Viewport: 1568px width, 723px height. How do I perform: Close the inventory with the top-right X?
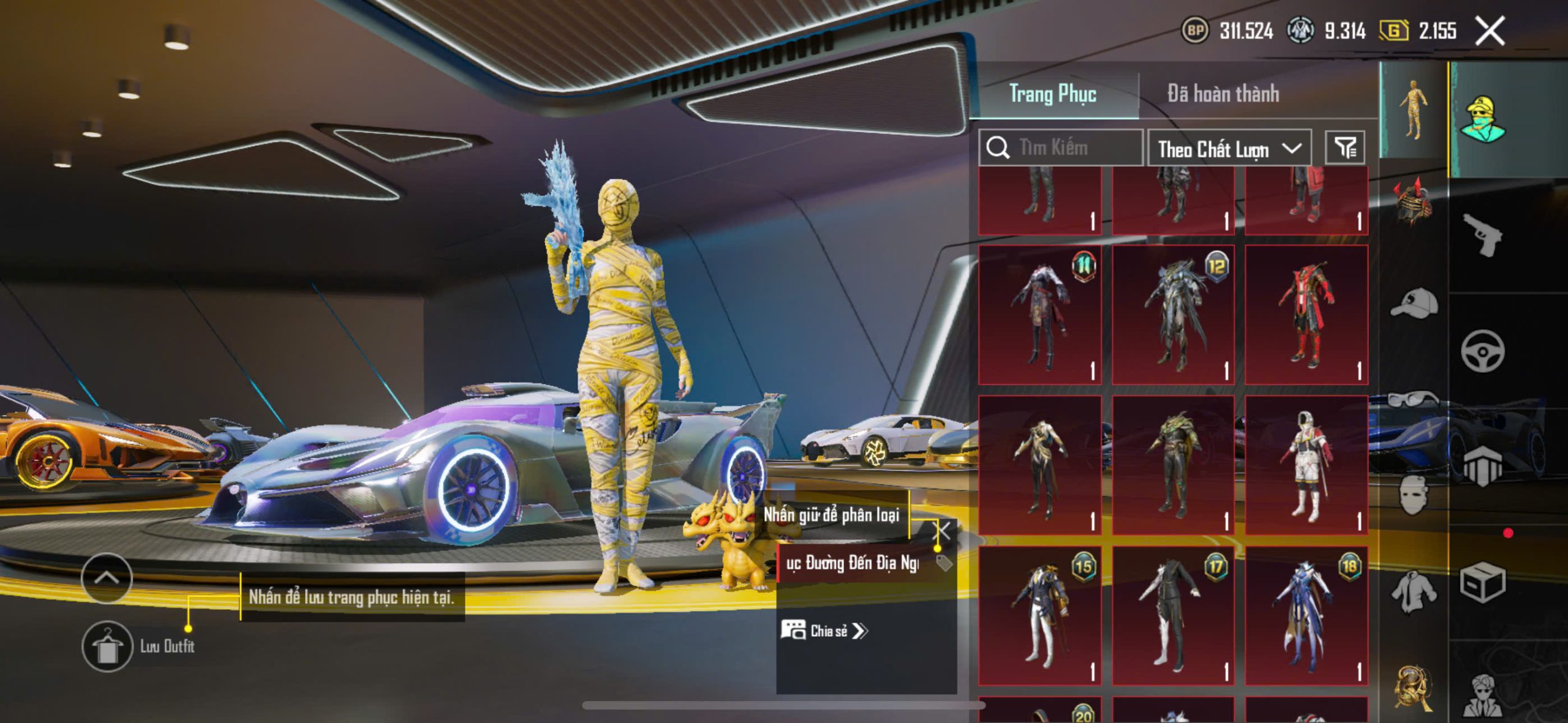tap(1490, 31)
